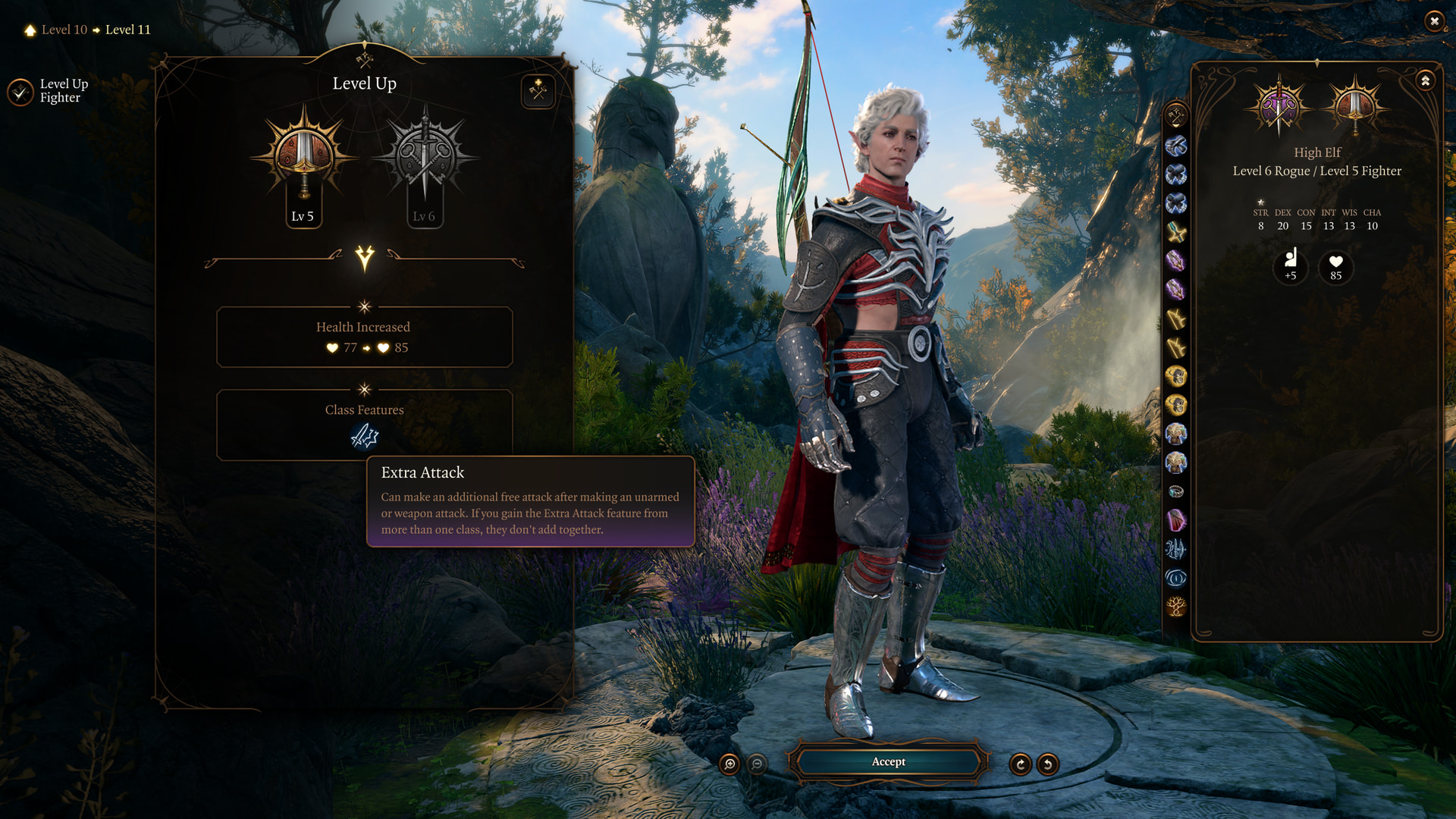The image size is (1456, 819).
Task: Collapse the character summary panel
Action: tap(1426, 80)
